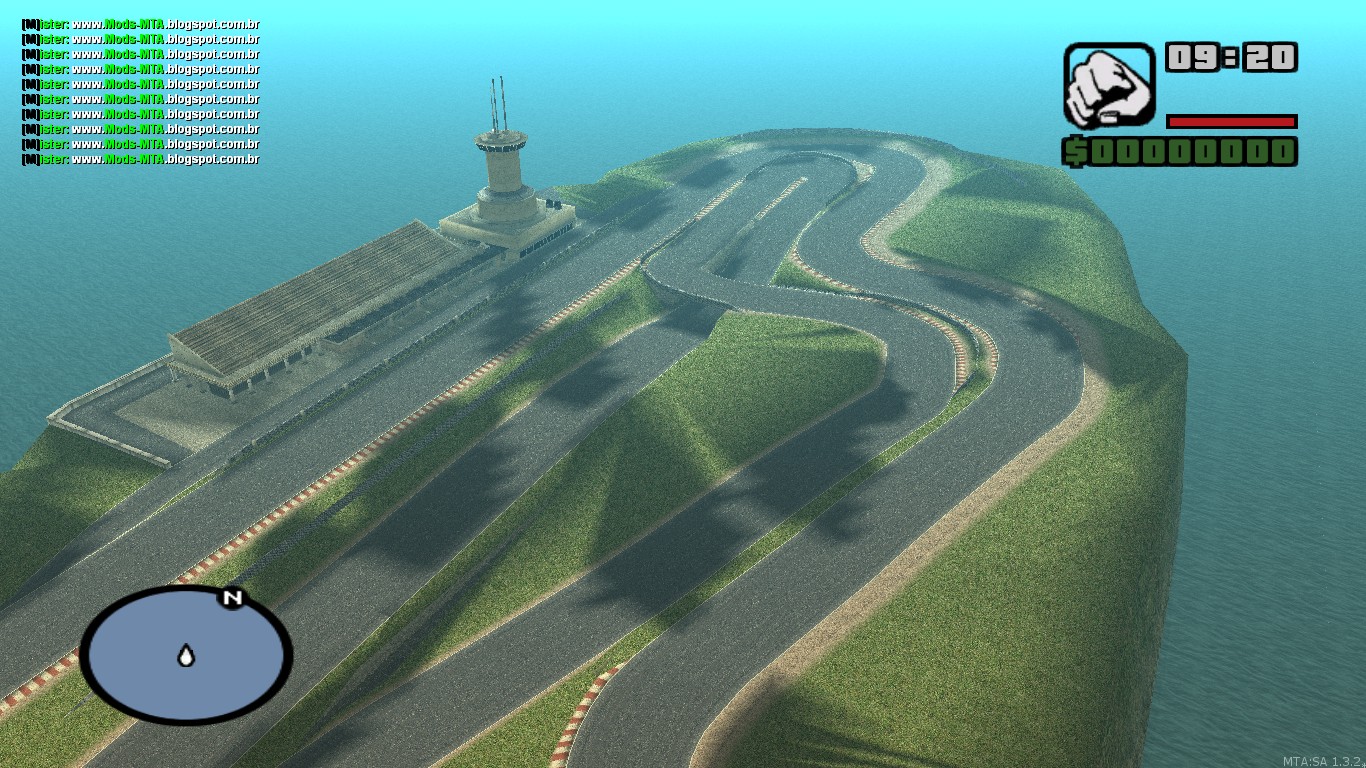Click the fist weapon icon in the HUD

[1110, 88]
